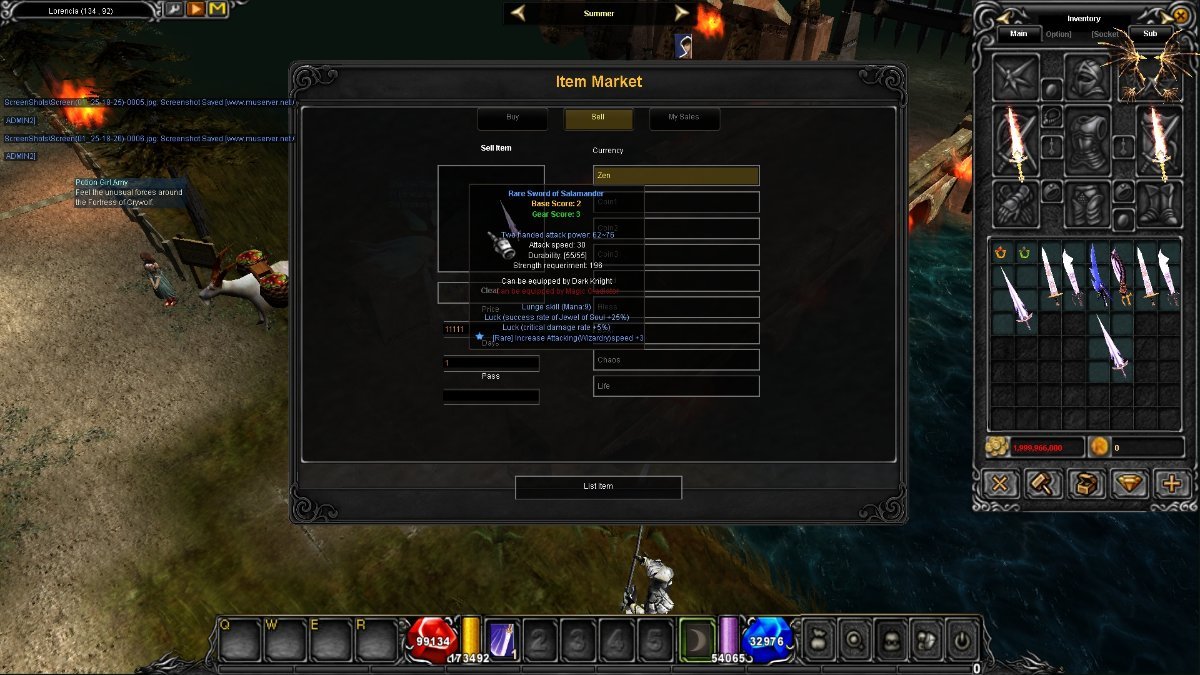The width and height of the screenshot is (1200, 675).
Task: Close the Inventory panel
Action: [999, 484]
